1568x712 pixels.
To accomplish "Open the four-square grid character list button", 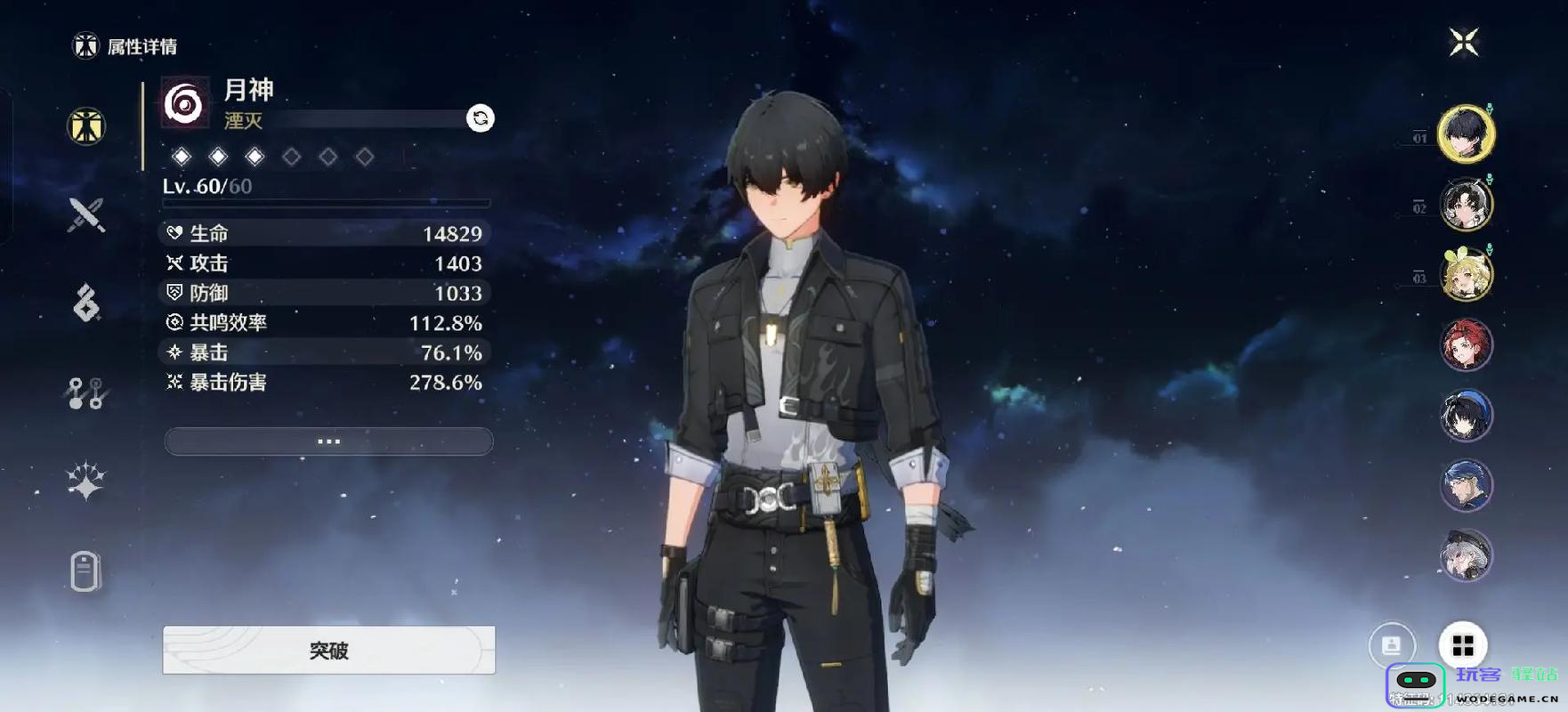I will tap(1463, 644).
